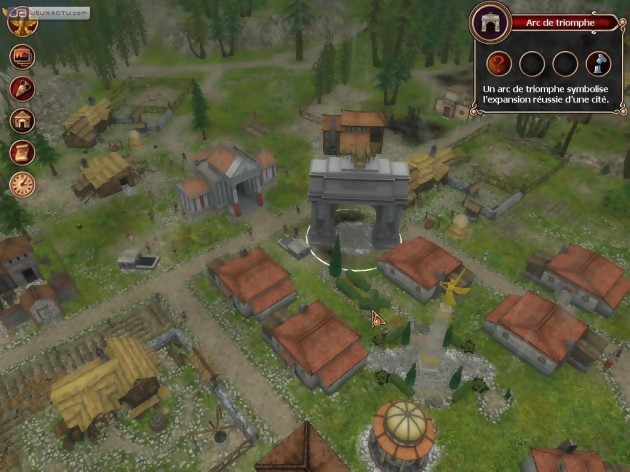Open the picture frame menu icon
Screen dimensions: 630x472
(x=22, y=56)
